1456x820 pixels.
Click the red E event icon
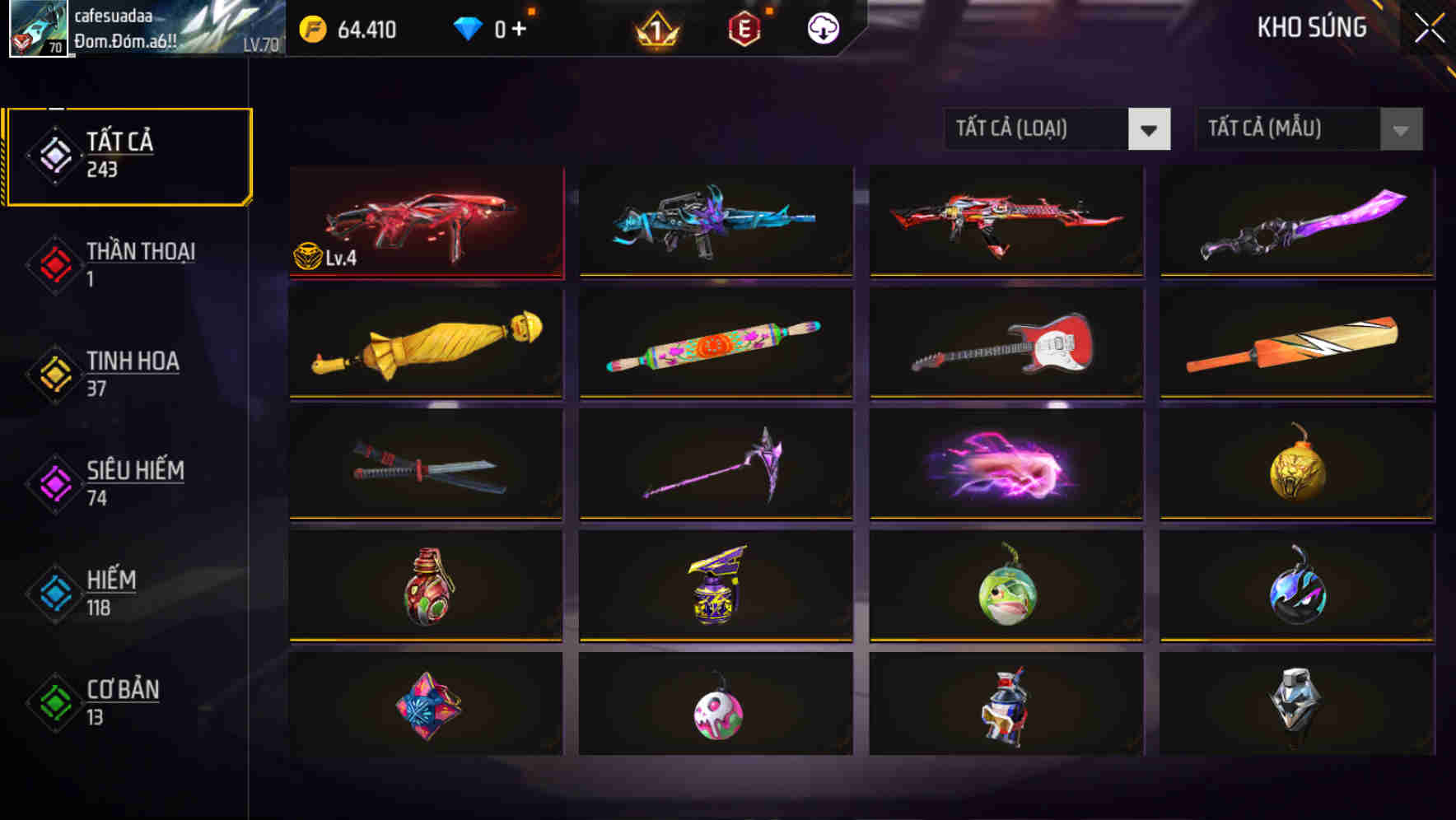pyautogui.click(x=744, y=28)
